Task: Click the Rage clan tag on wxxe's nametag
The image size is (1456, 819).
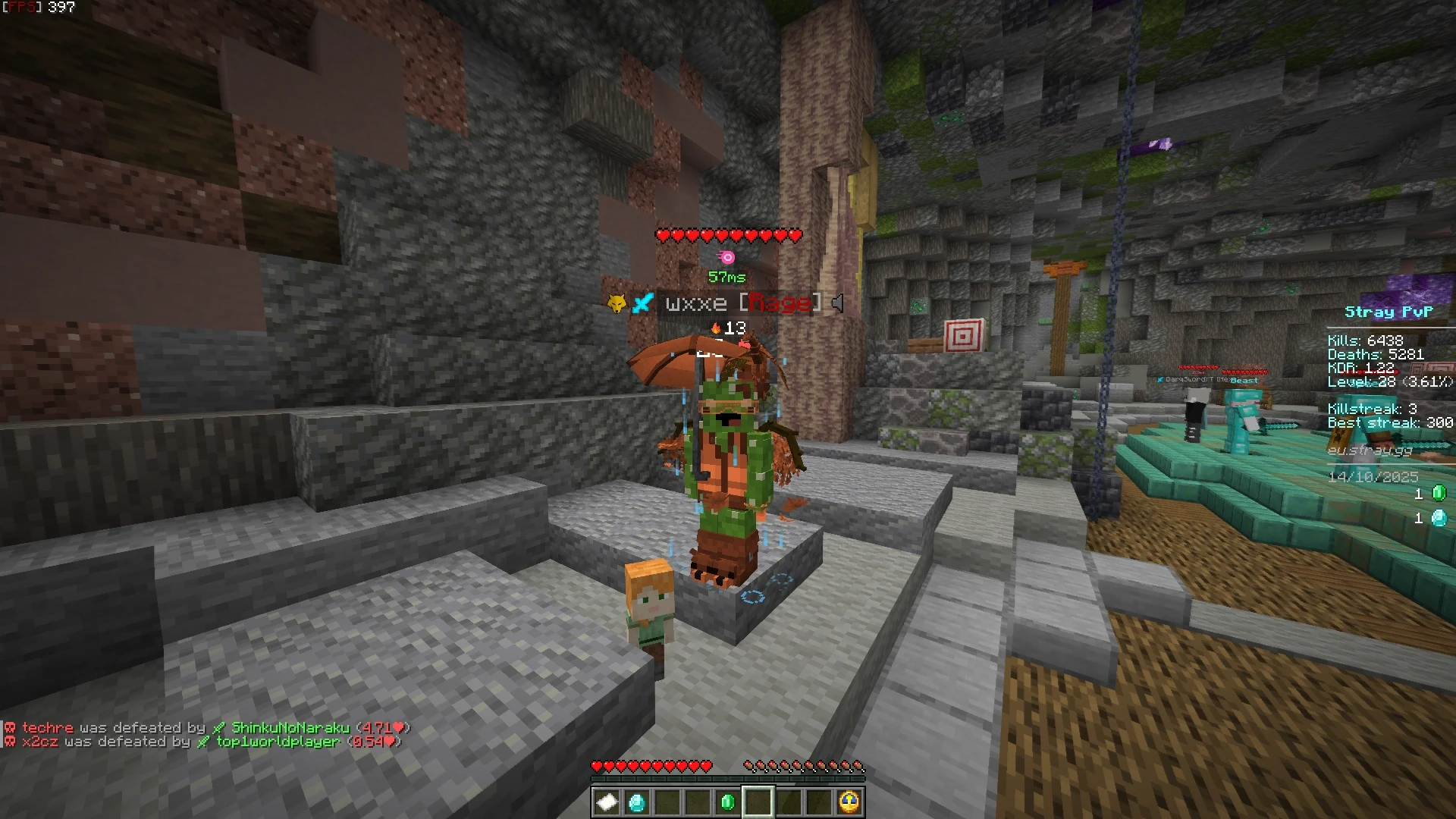Action: 783,303
